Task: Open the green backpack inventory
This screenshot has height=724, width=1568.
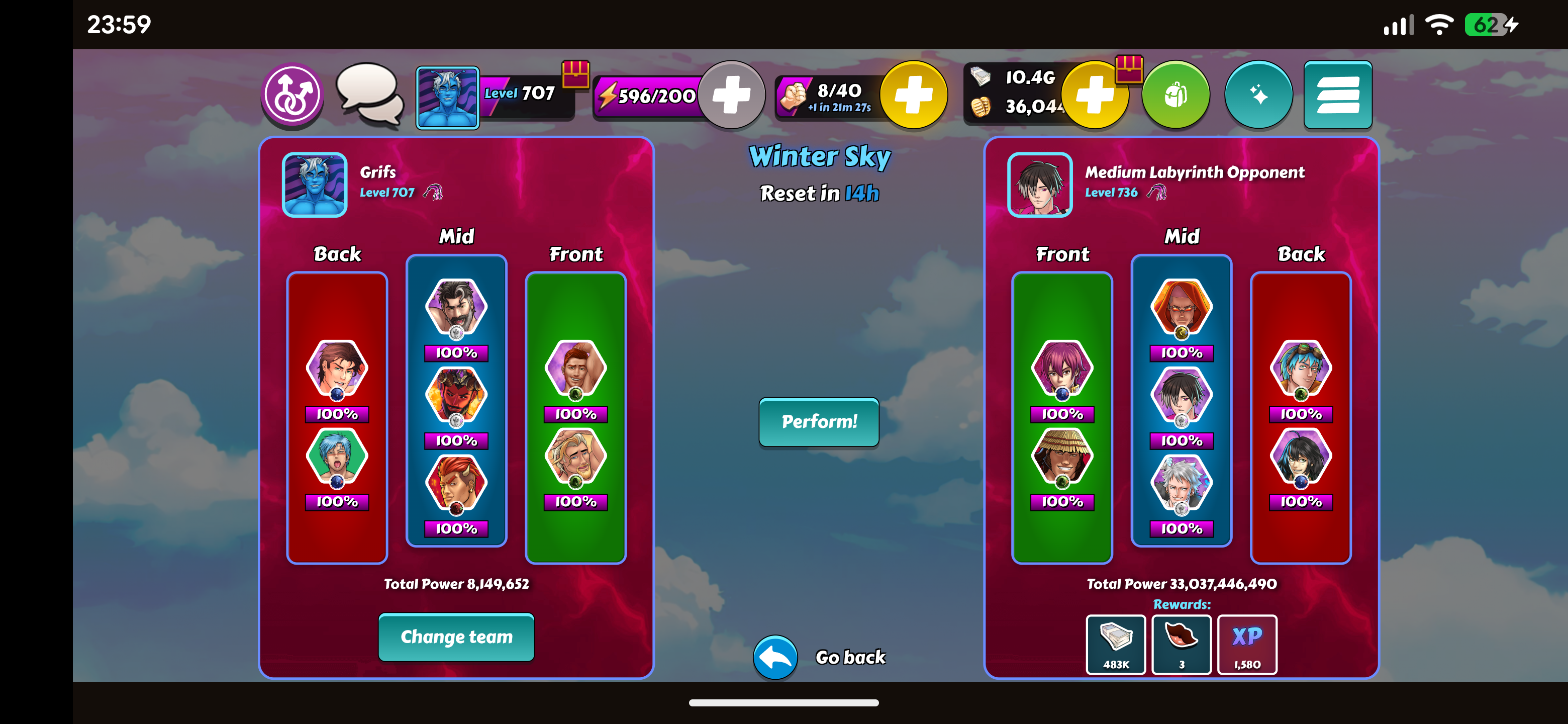Action: pos(1175,95)
